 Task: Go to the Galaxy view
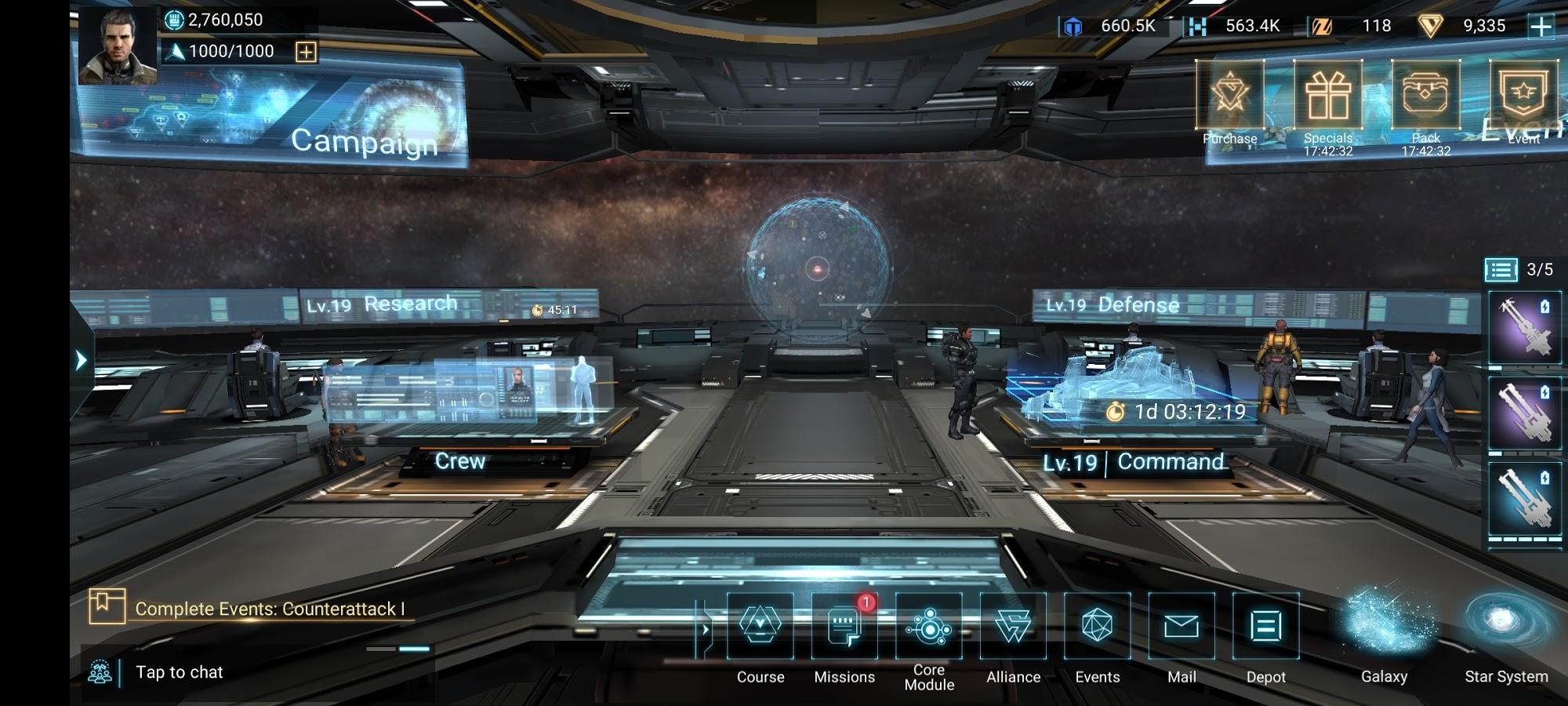point(1385,627)
